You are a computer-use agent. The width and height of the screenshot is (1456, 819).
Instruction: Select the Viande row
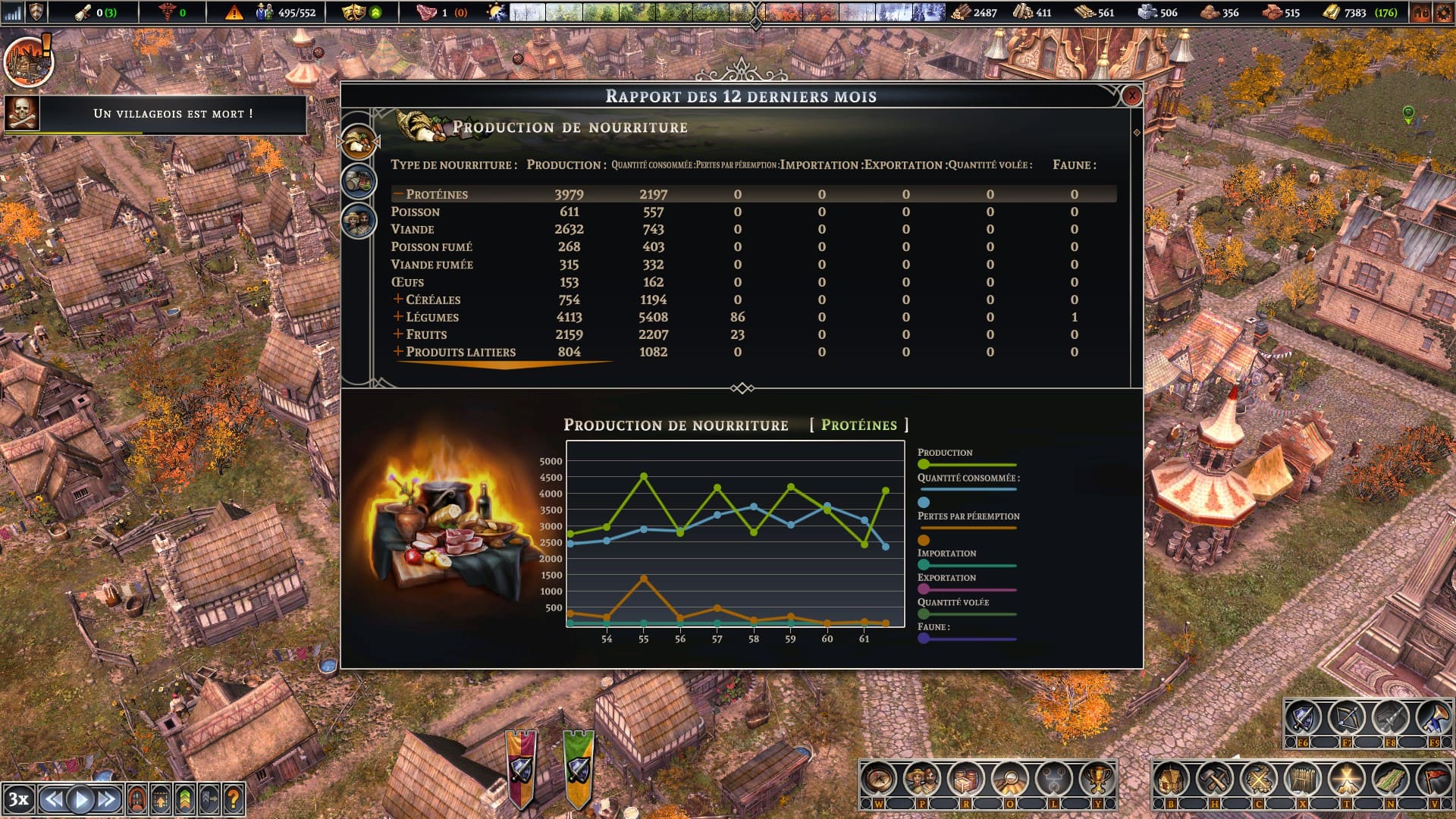click(x=413, y=229)
